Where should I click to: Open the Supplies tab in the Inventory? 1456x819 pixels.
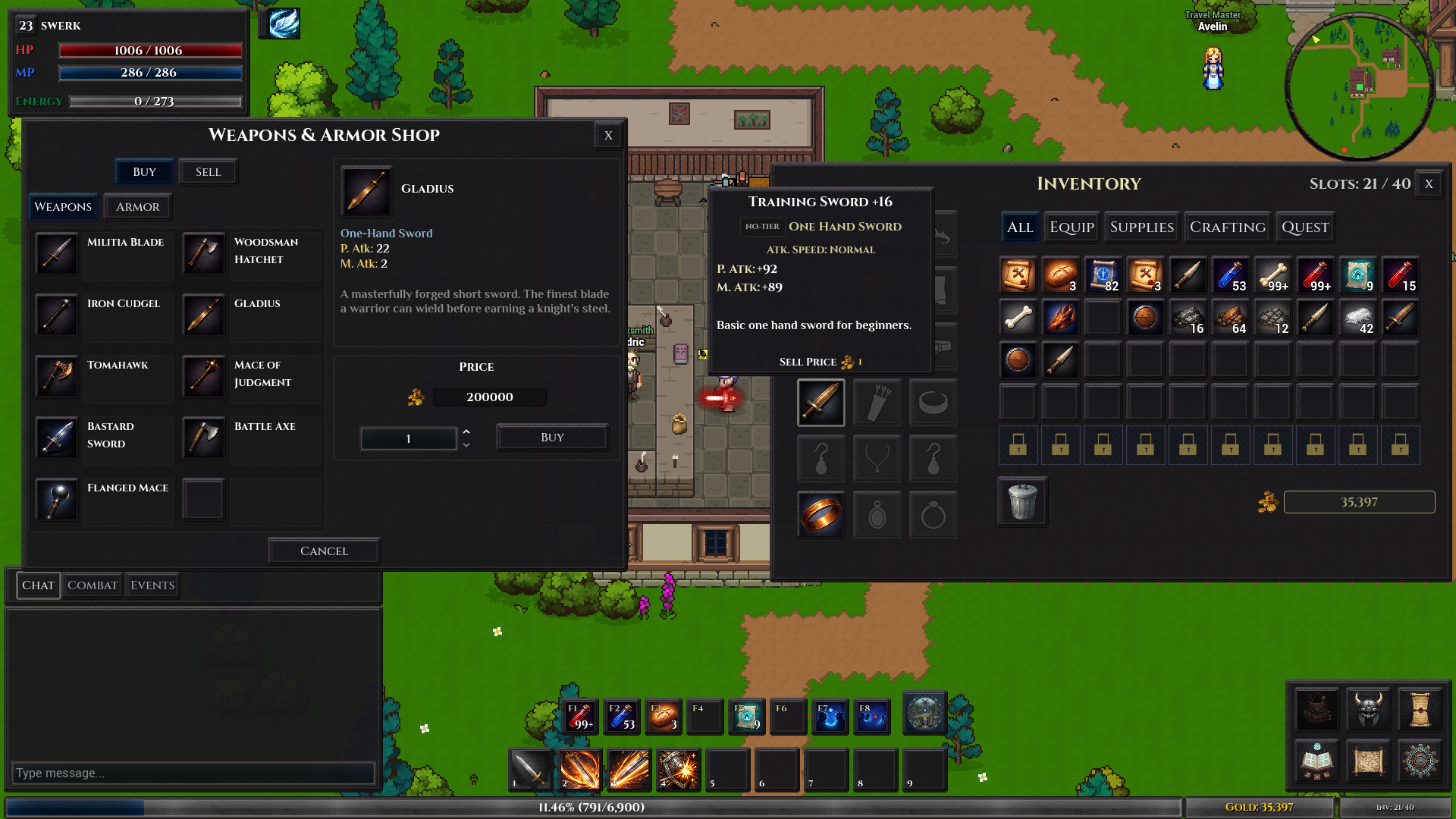click(x=1141, y=227)
